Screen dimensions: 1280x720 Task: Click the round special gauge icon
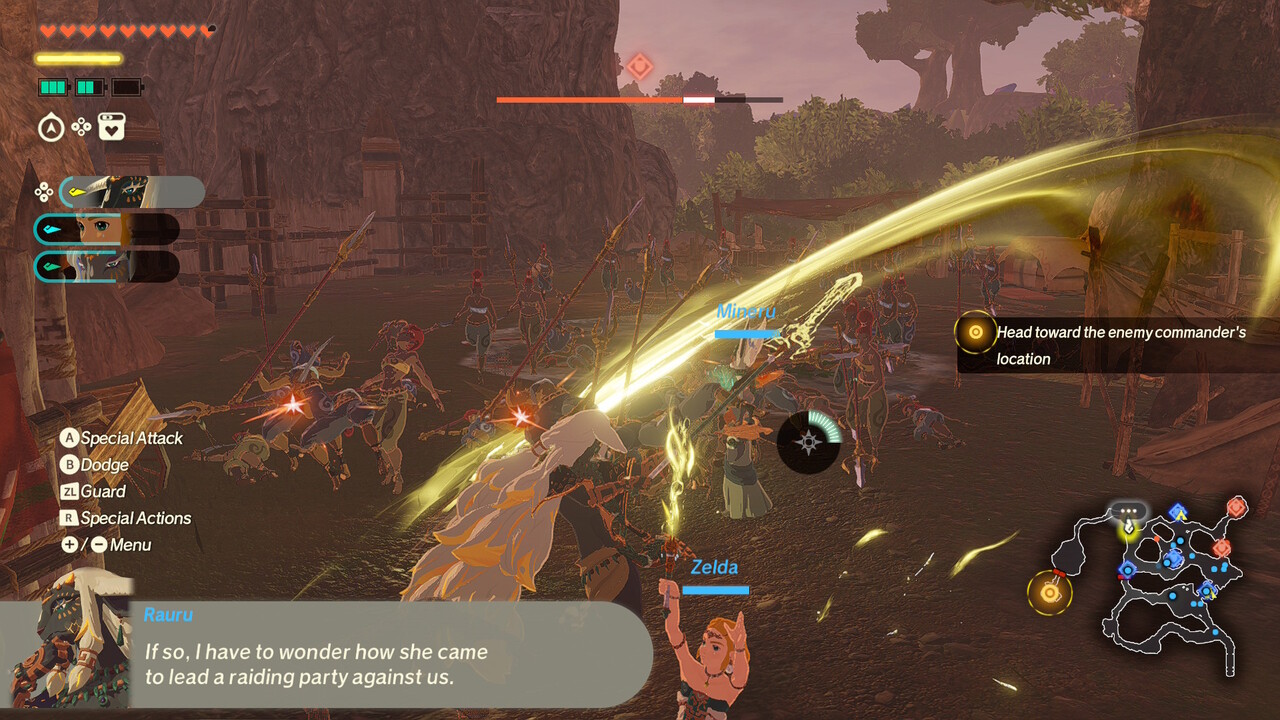coord(809,441)
